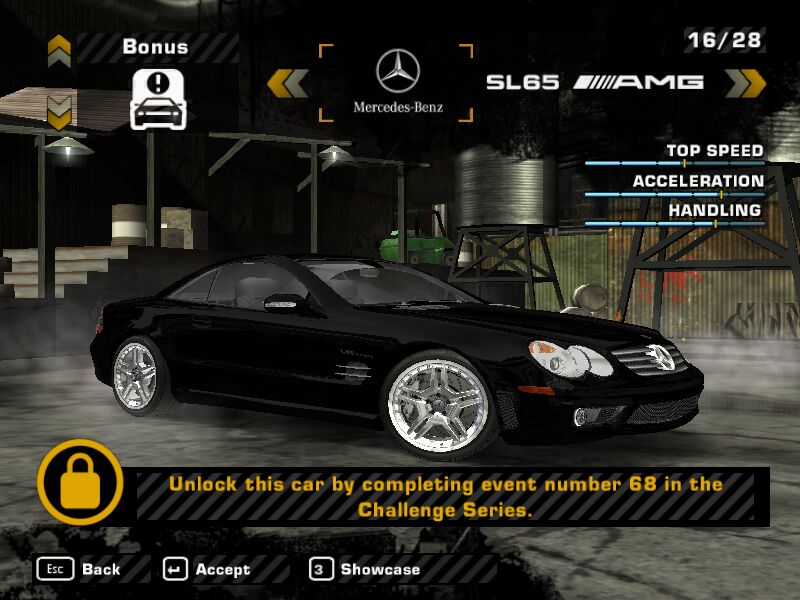Image resolution: width=800 pixels, height=600 pixels.
Task: Open the Showcase view
Action: pyautogui.click(x=365, y=569)
